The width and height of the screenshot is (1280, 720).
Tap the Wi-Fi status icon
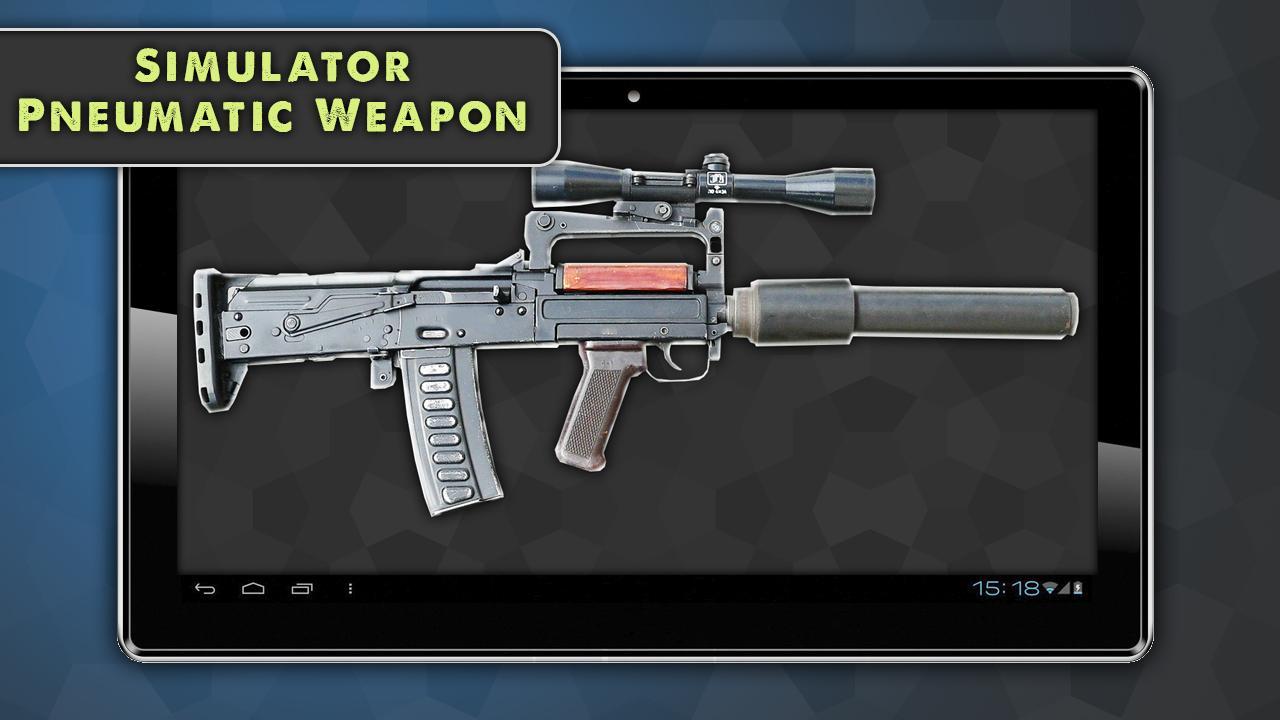click(x=1050, y=588)
